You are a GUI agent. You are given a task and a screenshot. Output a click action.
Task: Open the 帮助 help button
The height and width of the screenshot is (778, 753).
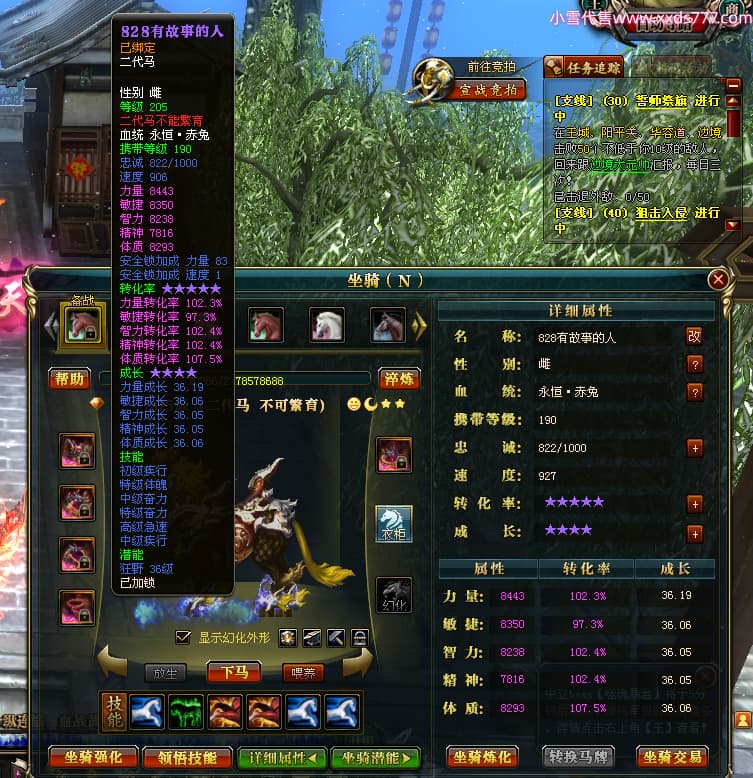[69, 379]
